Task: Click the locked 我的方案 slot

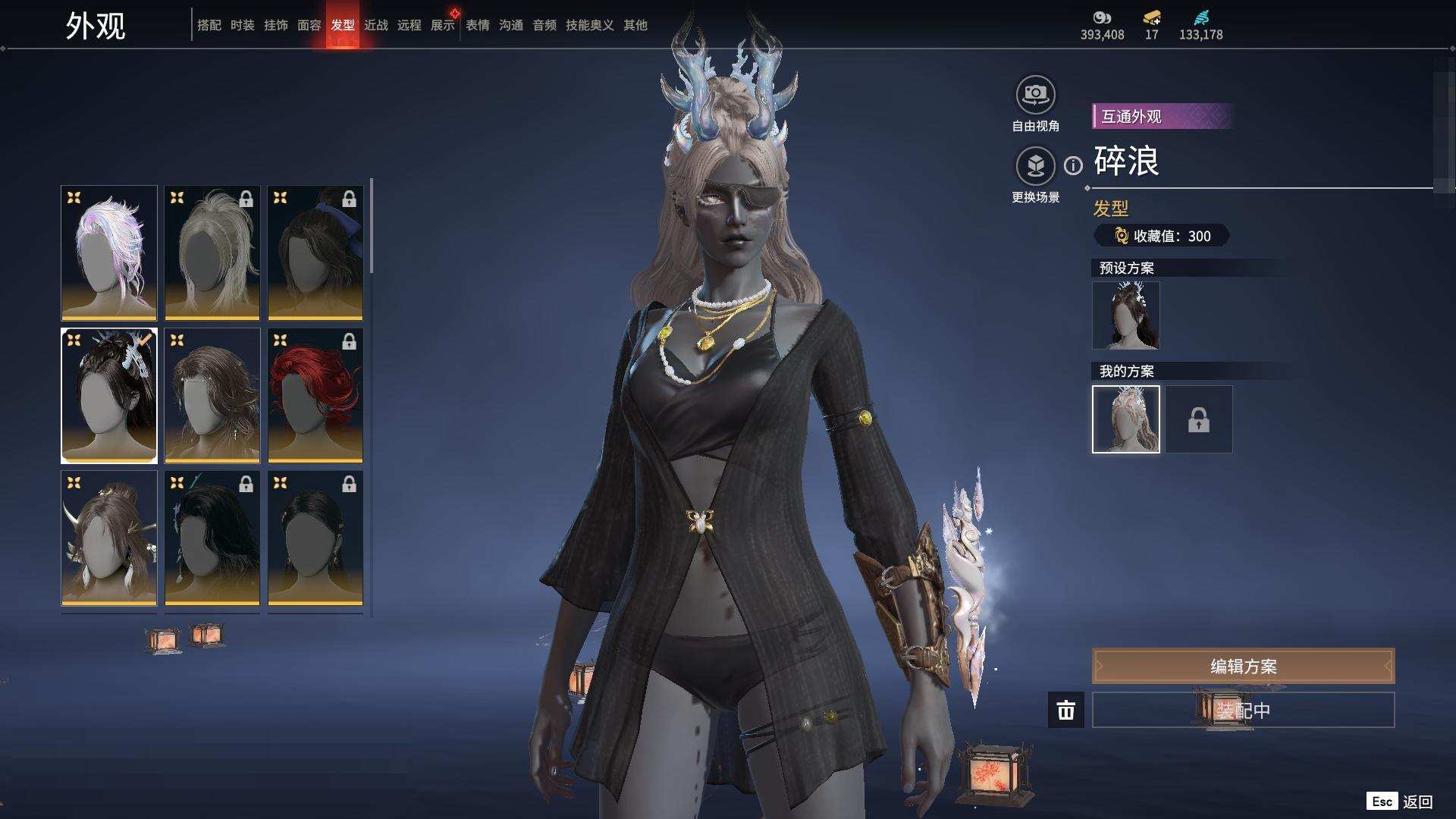Action: click(1198, 419)
